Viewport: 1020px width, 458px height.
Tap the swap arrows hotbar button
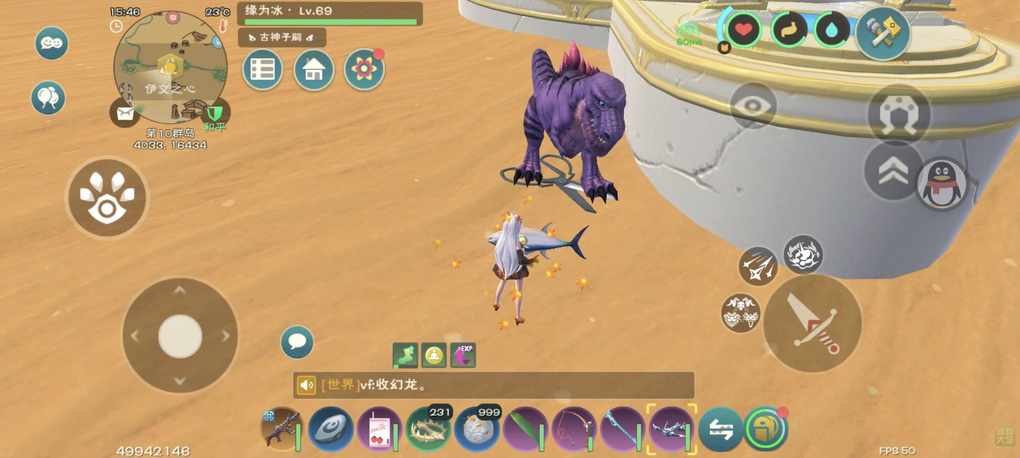coord(720,429)
